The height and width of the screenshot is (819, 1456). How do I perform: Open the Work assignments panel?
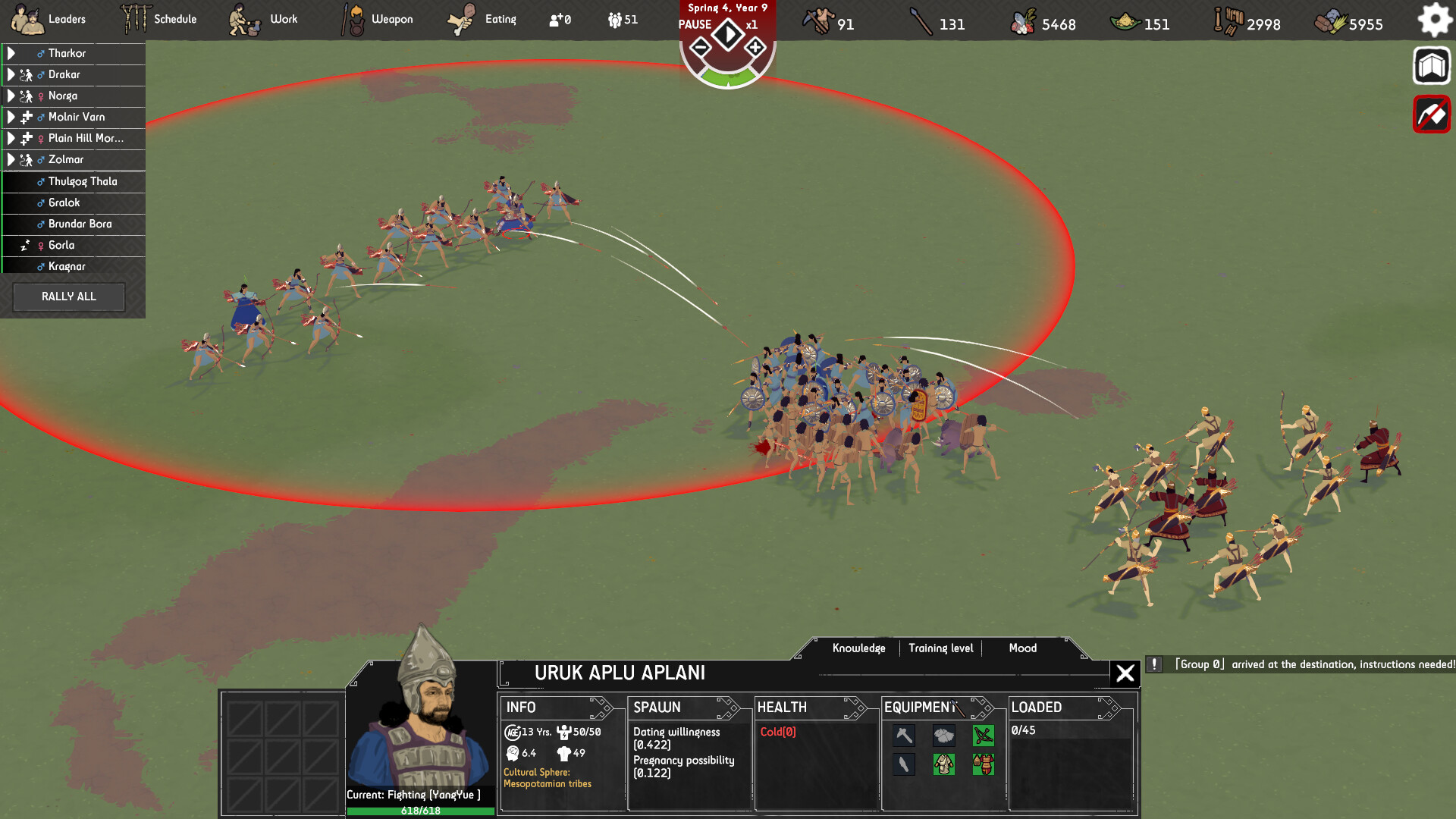click(x=281, y=19)
